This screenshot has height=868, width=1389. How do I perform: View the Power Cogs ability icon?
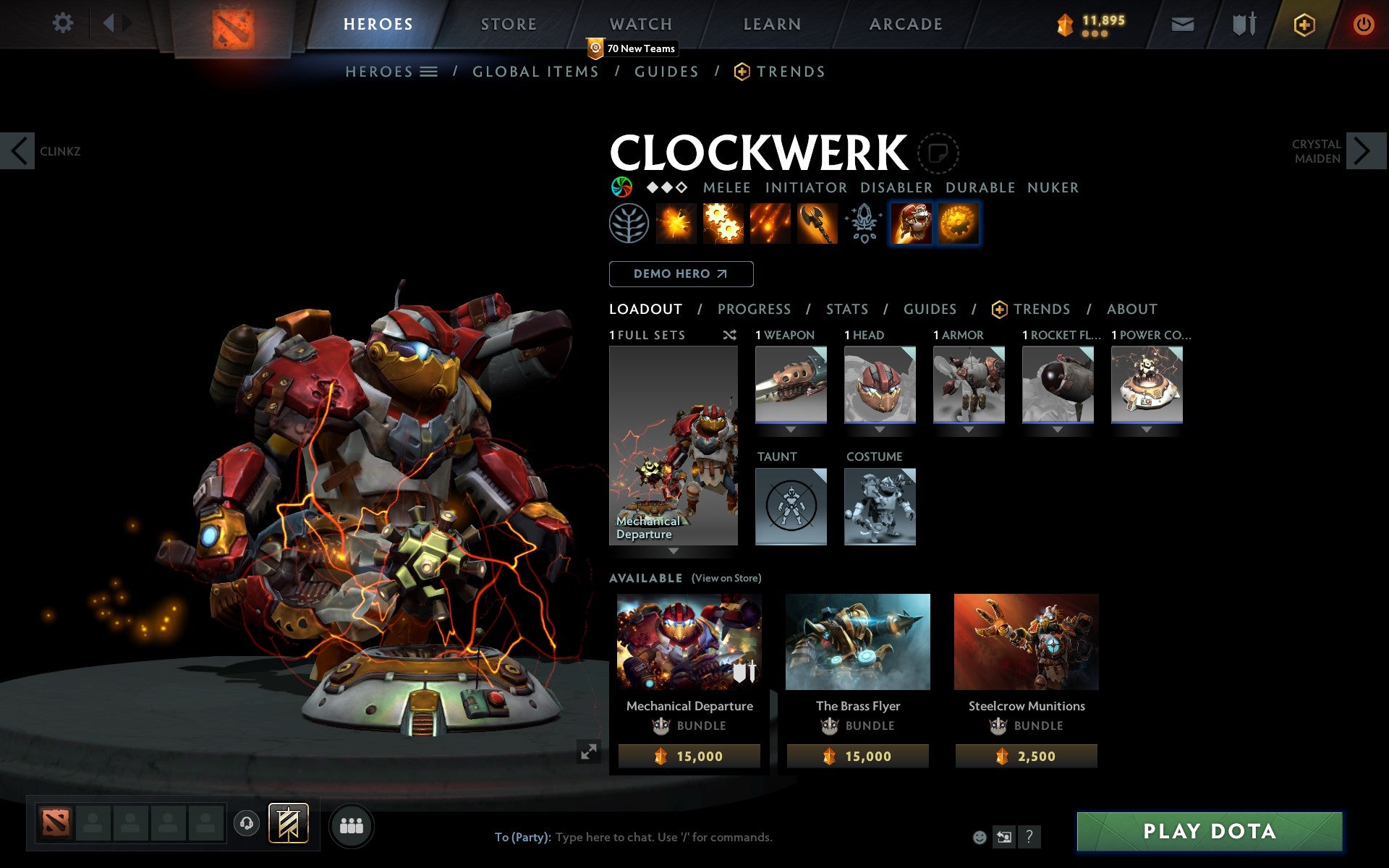pyautogui.click(x=724, y=224)
